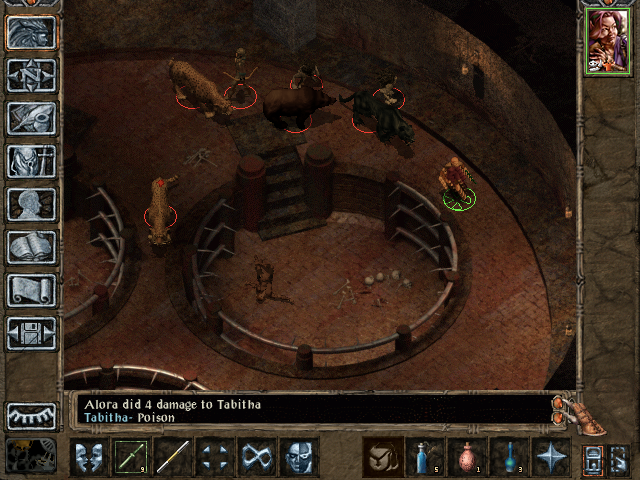Activate the infinity symbol ability button
Screen dimensions: 640x480
tap(257, 457)
